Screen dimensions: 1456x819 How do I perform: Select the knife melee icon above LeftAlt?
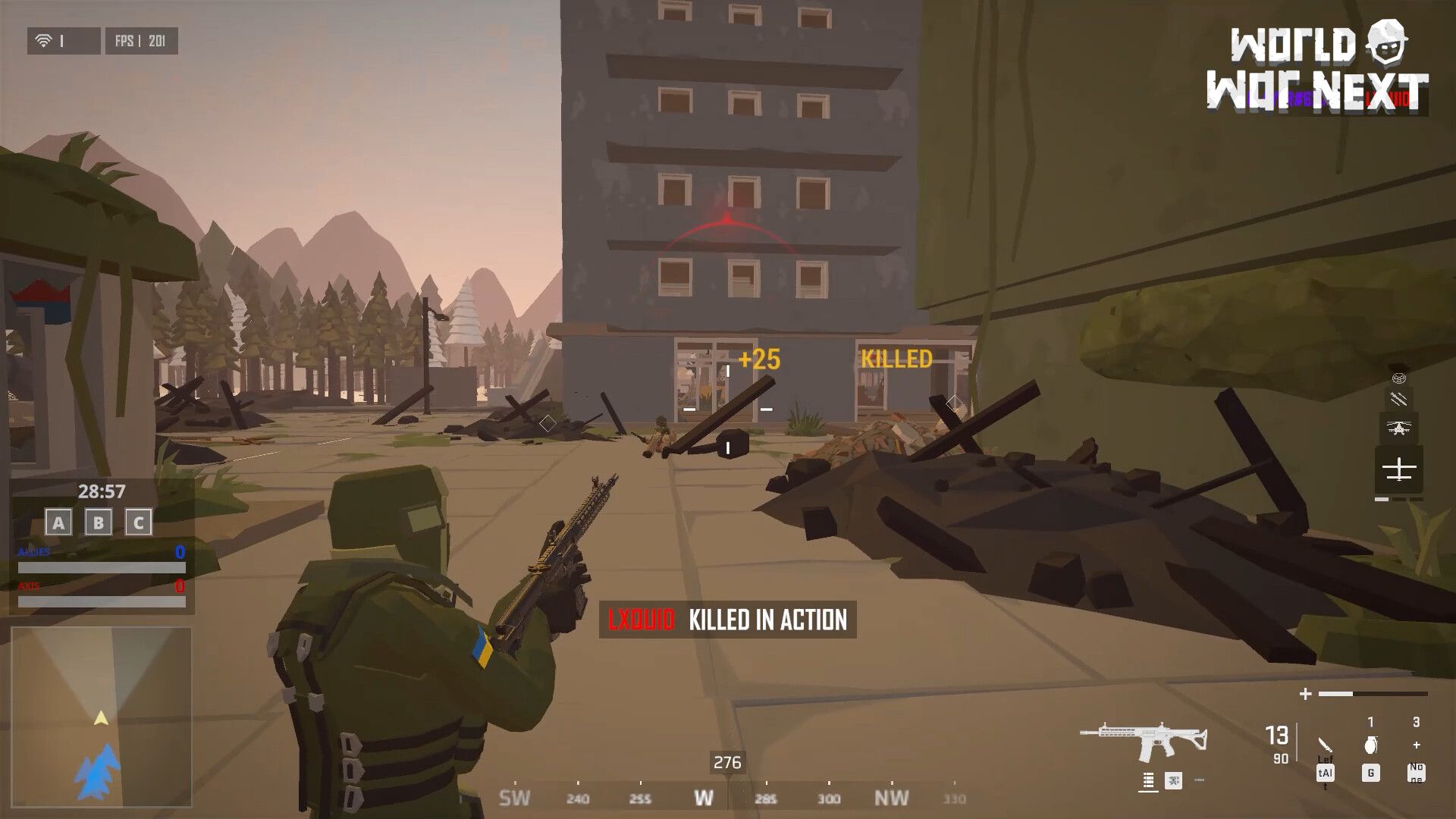click(1326, 746)
